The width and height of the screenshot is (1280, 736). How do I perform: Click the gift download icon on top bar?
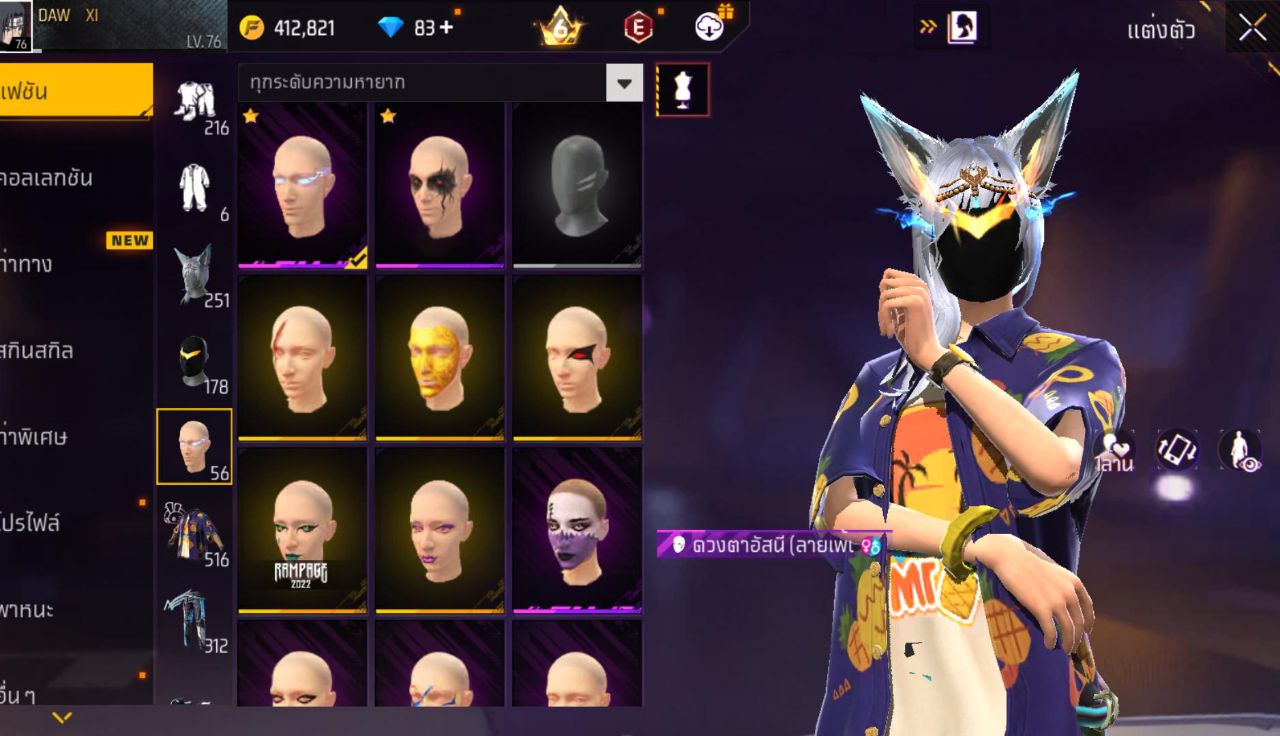point(710,27)
